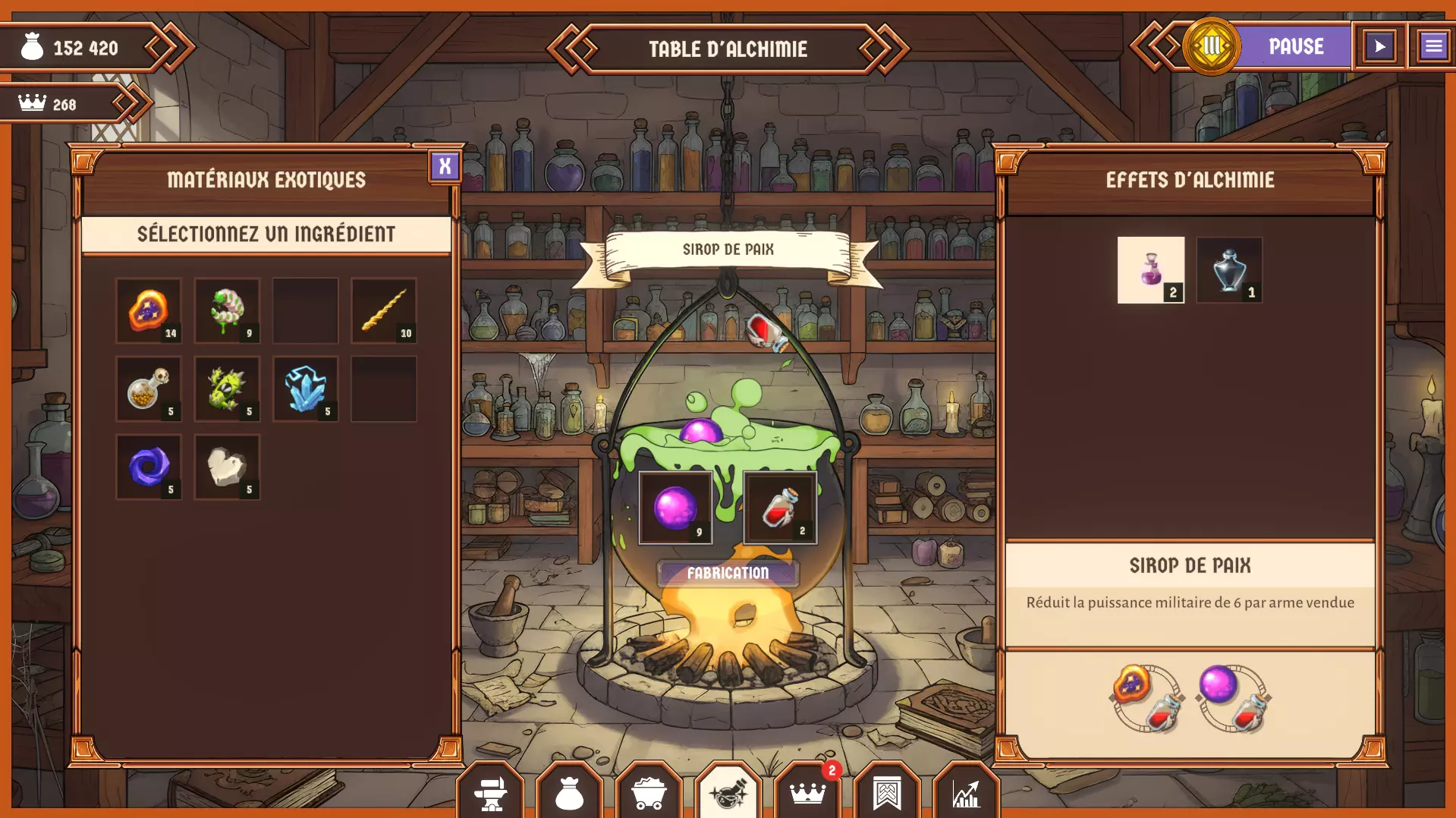The height and width of the screenshot is (818, 1456).
Task: Show the statistics chart tab
Action: tap(966, 793)
